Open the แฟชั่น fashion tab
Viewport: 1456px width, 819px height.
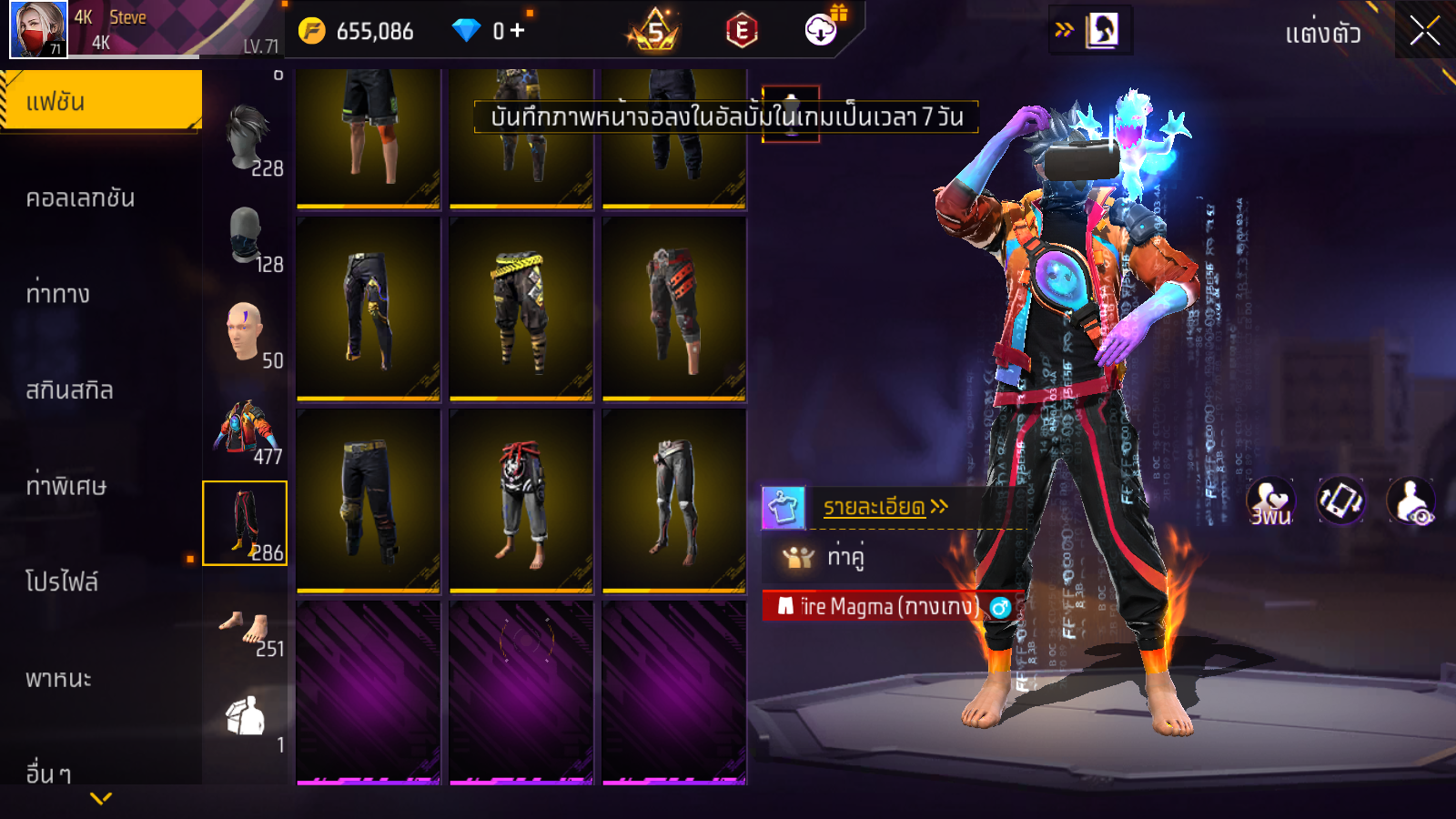point(100,101)
